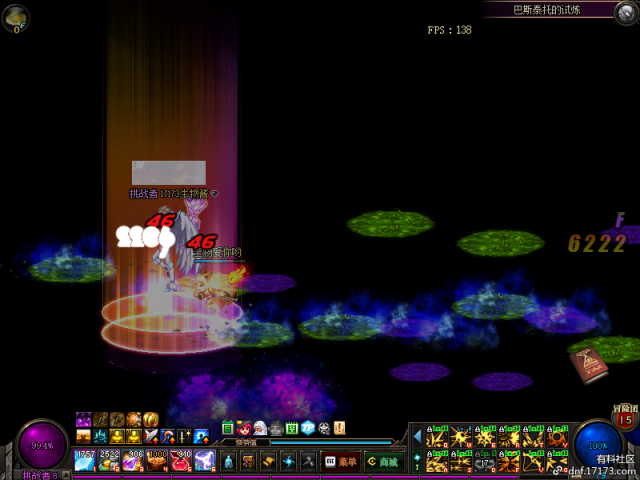Image resolution: width=640 pixels, height=480 pixels.
Task: Open the blue character silhouette button
Action: tap(227, 461)
